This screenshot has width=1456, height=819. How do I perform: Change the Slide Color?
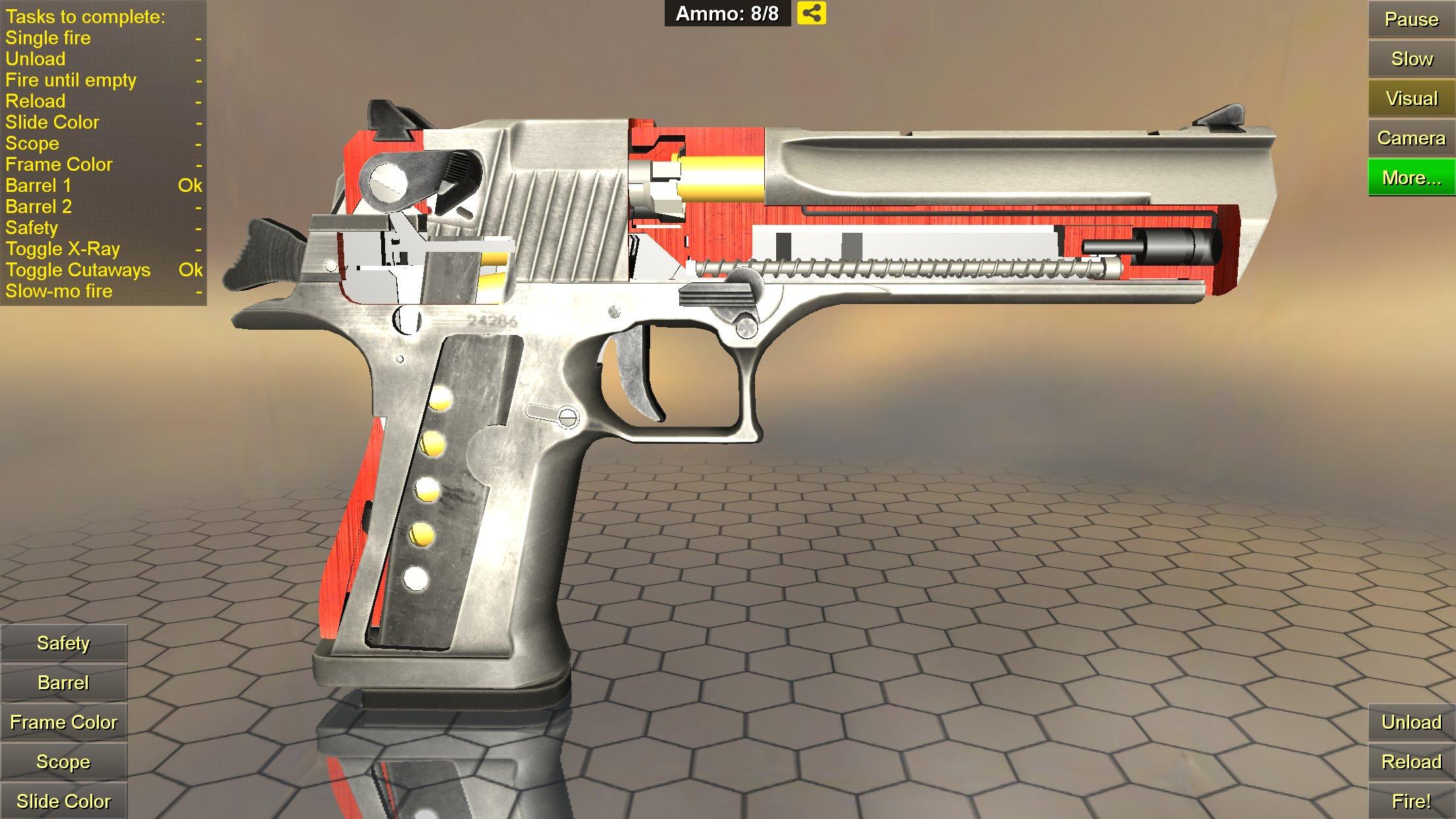point(63,801)
